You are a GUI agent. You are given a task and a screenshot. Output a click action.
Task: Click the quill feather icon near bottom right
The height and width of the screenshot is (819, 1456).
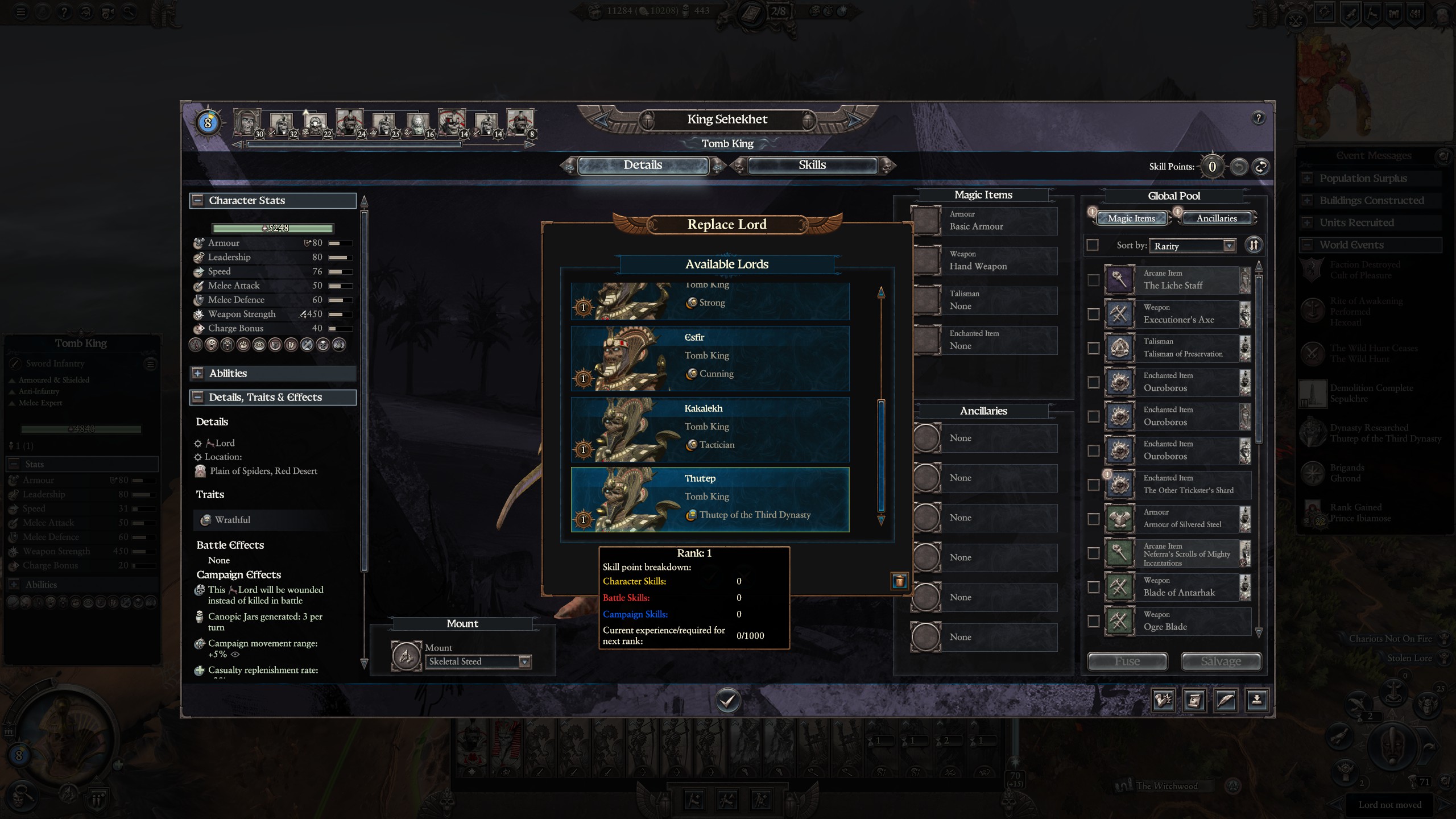pyautogui.click(x=1226, y=700)
